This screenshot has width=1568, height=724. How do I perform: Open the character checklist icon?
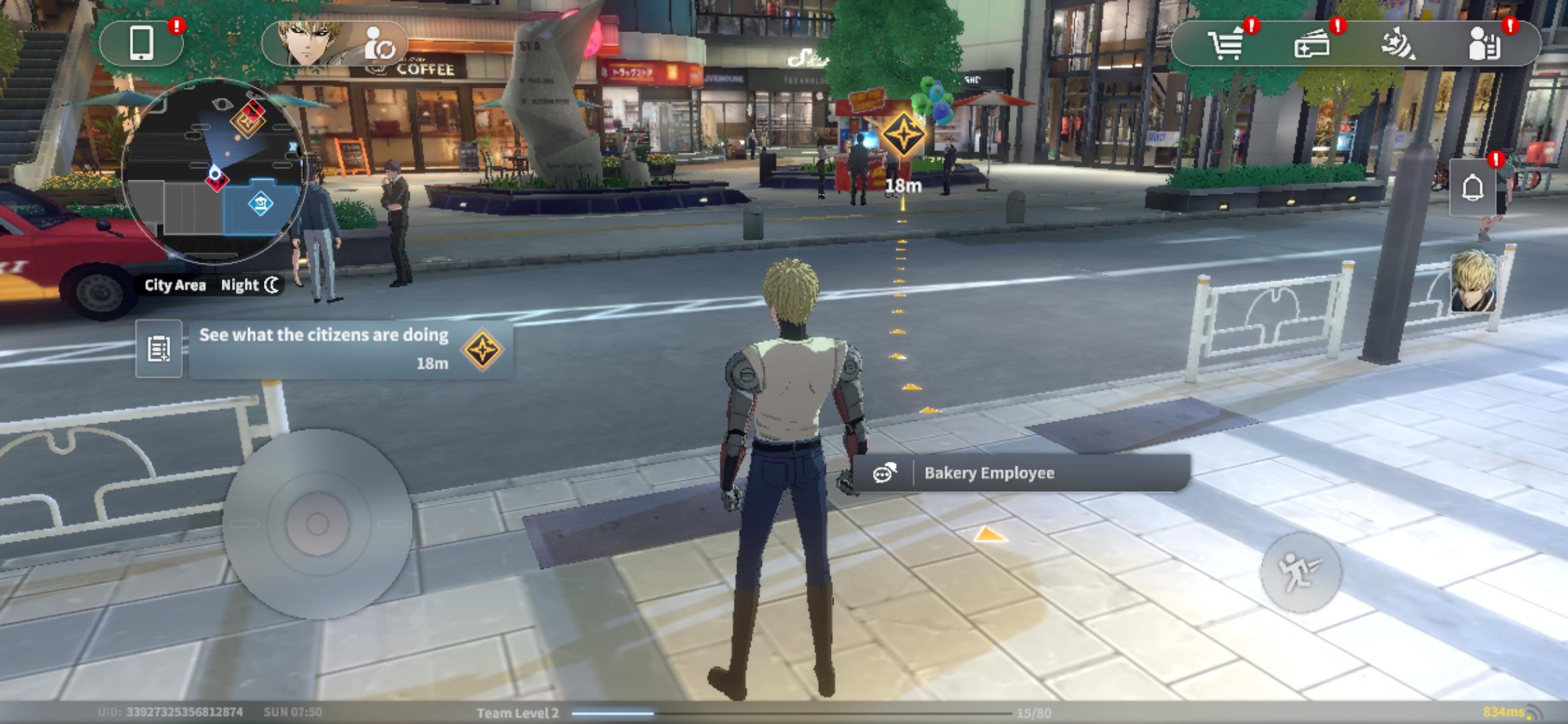[1485, 45]
